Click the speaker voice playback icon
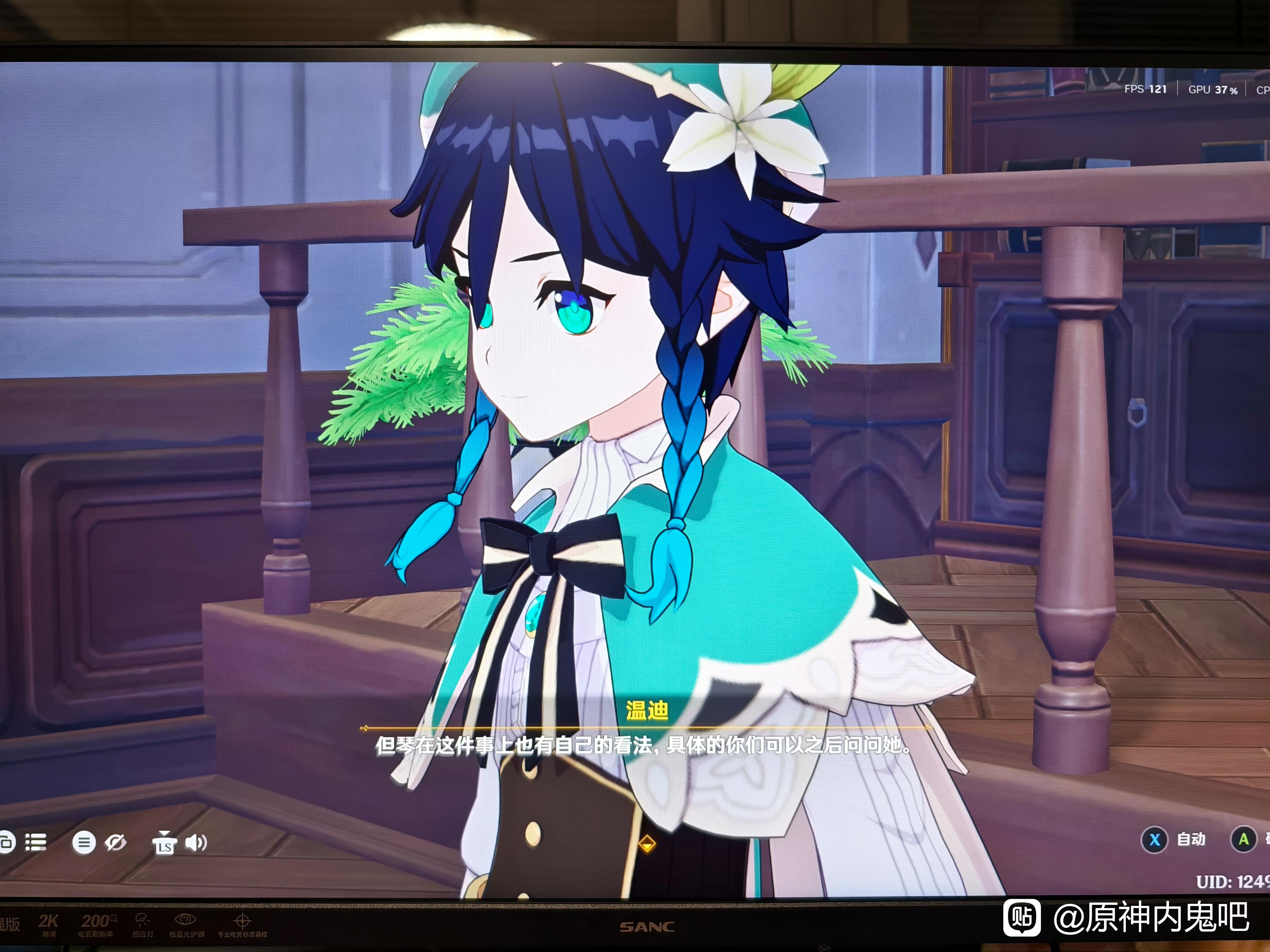Viewport: 1270px width, 952px height. pyautogui.click(x=196, y=842)
